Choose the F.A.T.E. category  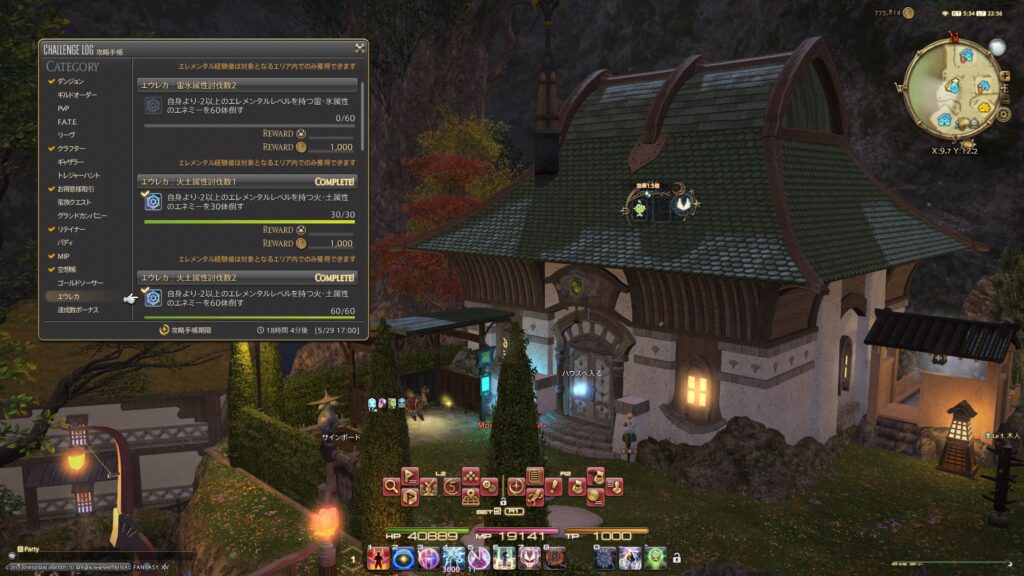[66, 121]
